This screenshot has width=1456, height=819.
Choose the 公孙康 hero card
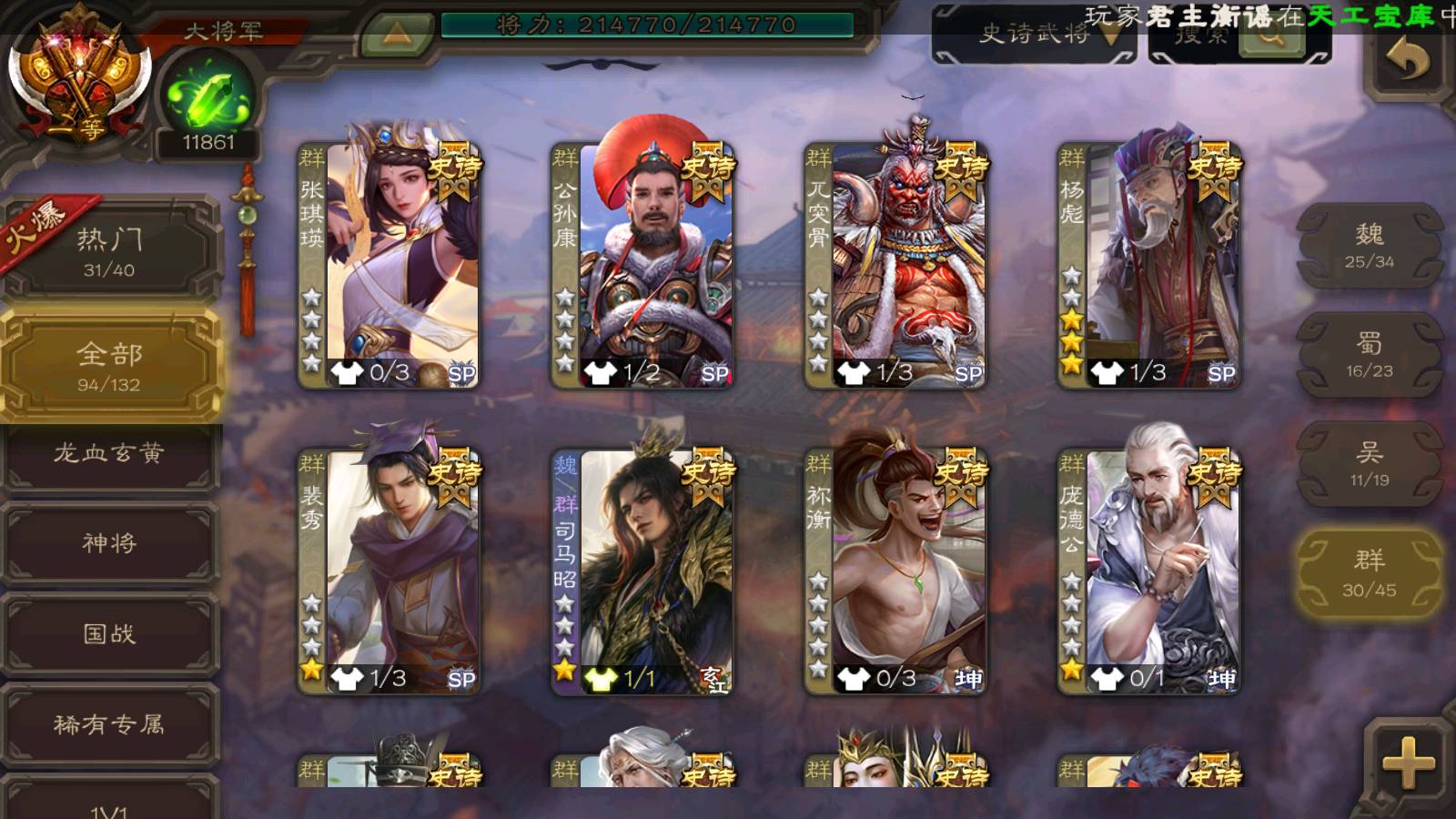642,264
